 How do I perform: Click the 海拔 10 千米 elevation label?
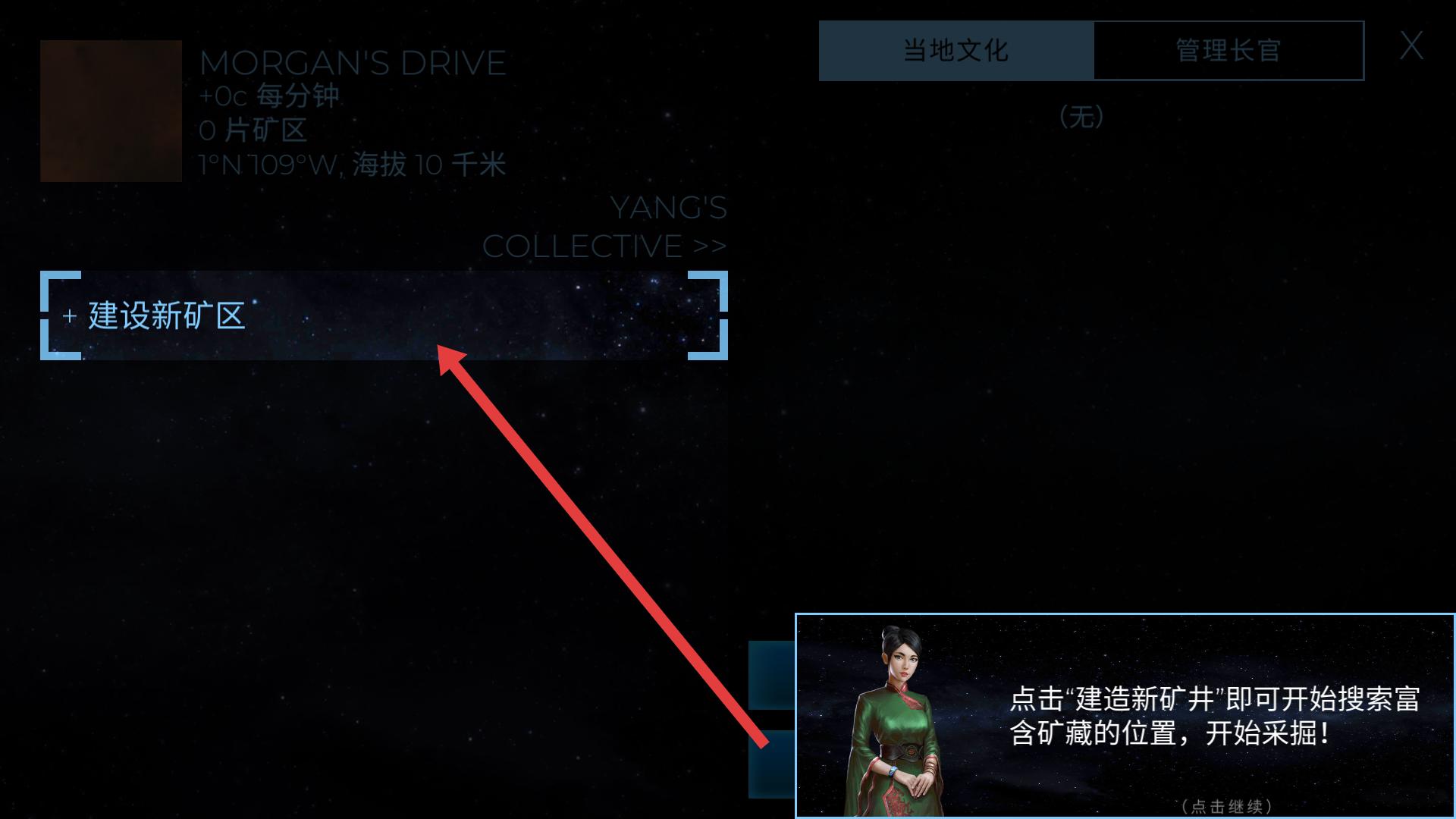point(428,163)
